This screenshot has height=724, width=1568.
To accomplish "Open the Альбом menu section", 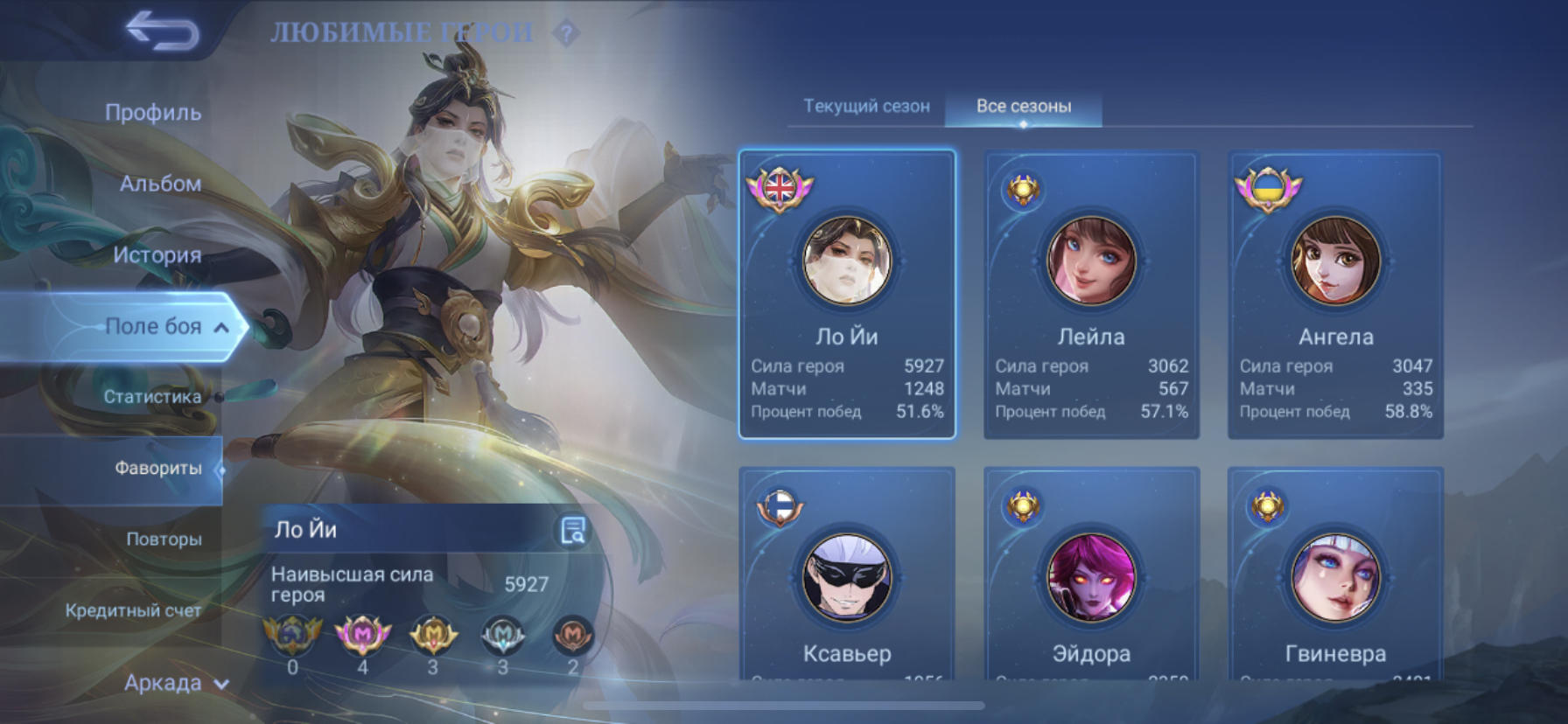I will (160, 184).
